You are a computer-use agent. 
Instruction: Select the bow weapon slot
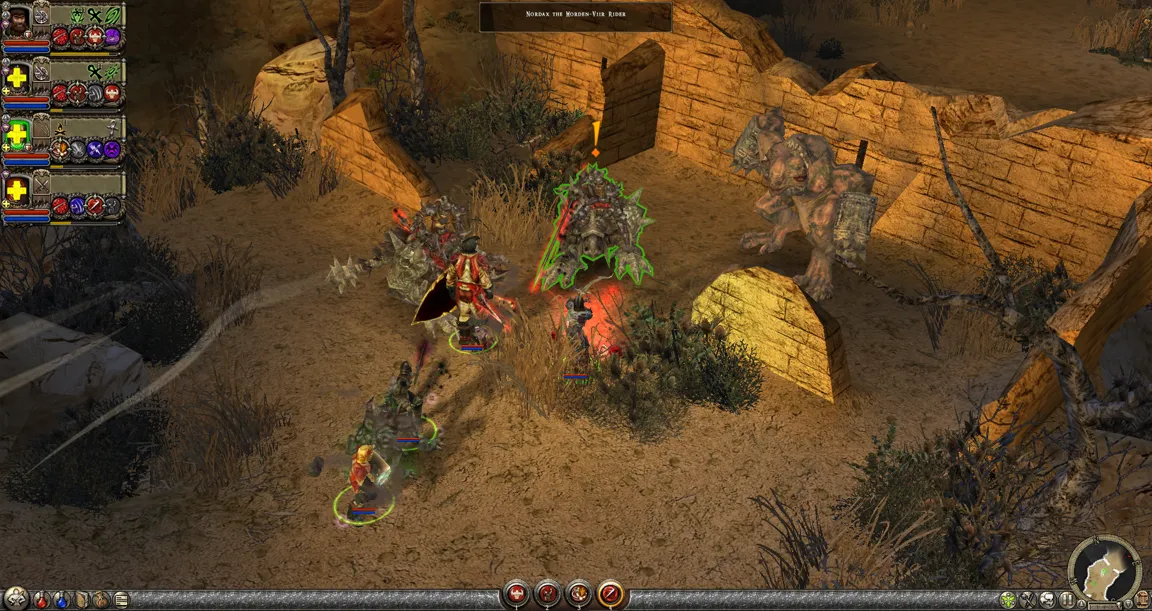click(114, 15)
